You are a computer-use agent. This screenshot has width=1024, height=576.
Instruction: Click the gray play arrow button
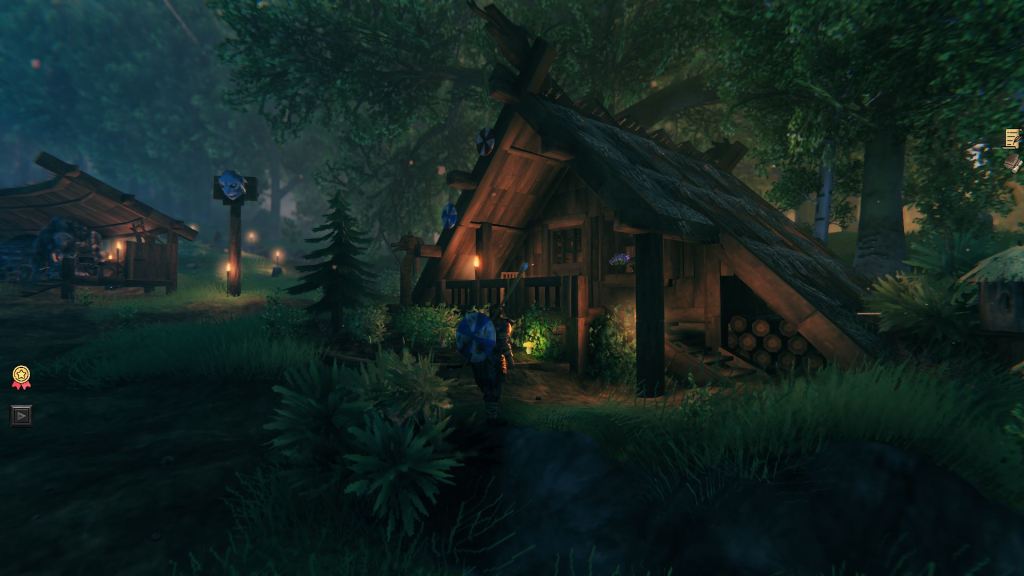pos(21,415)
